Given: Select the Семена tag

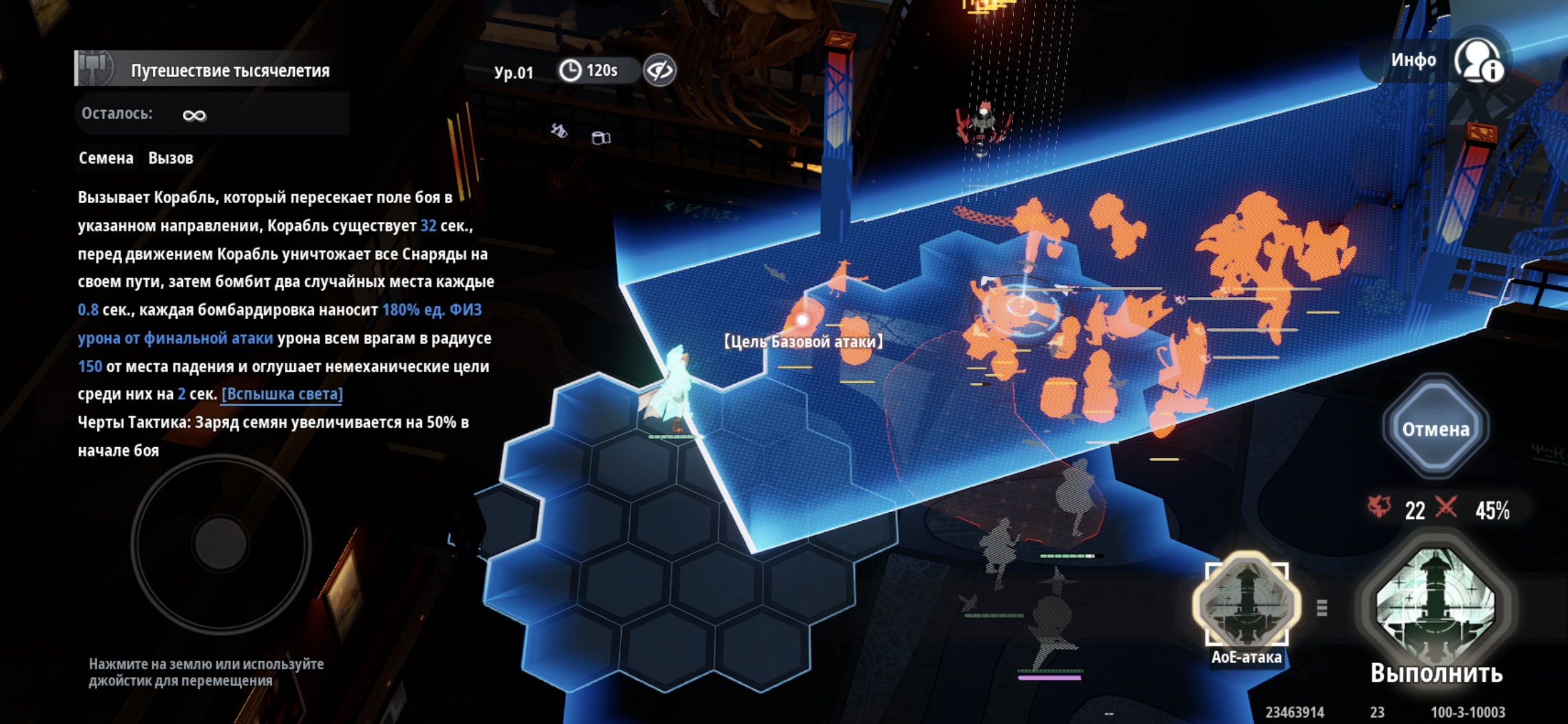Looking at the screenshot, I should [106, 158].
